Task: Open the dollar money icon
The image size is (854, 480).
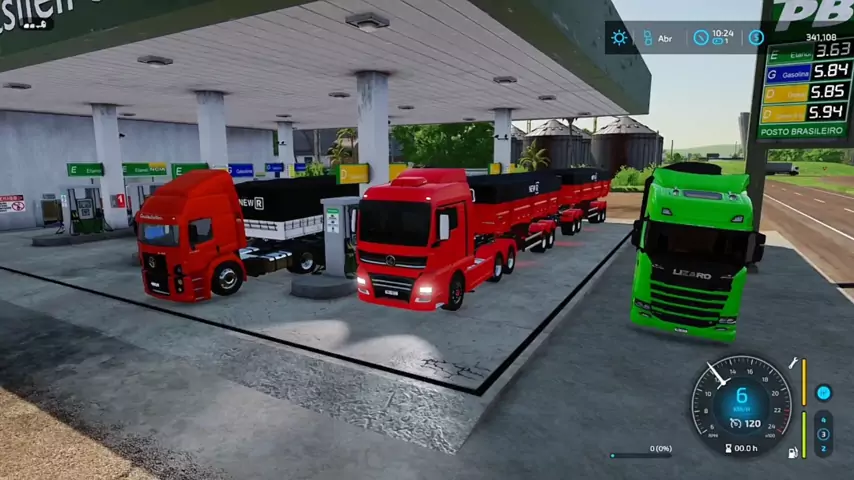Action: coord(756,38)
